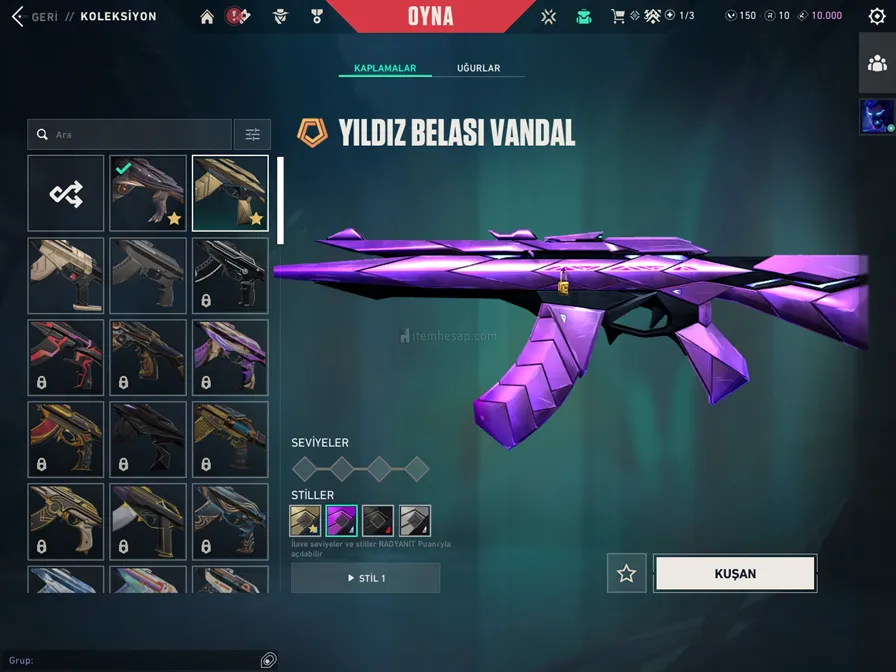Open the friends list panel
The image size is (896, 672).
[x=877, y=64]
